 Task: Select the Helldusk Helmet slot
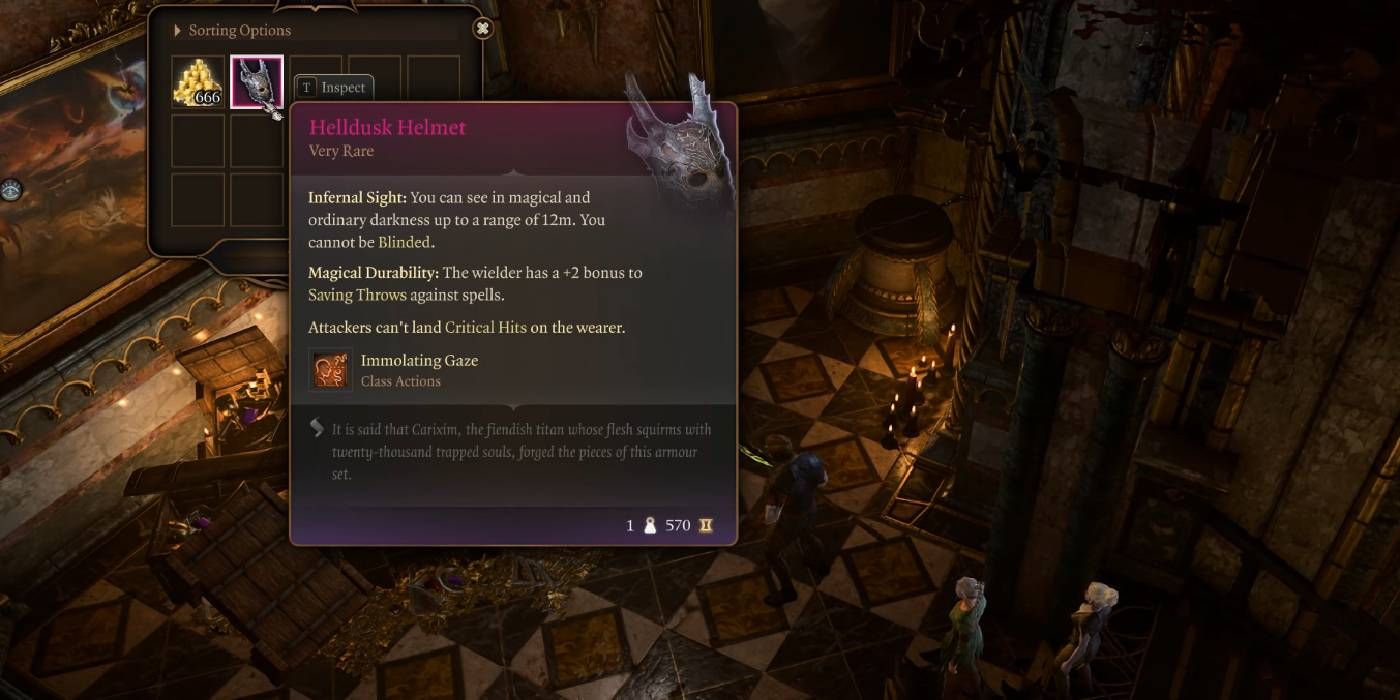pyautogui.click(x=256, y=82)
